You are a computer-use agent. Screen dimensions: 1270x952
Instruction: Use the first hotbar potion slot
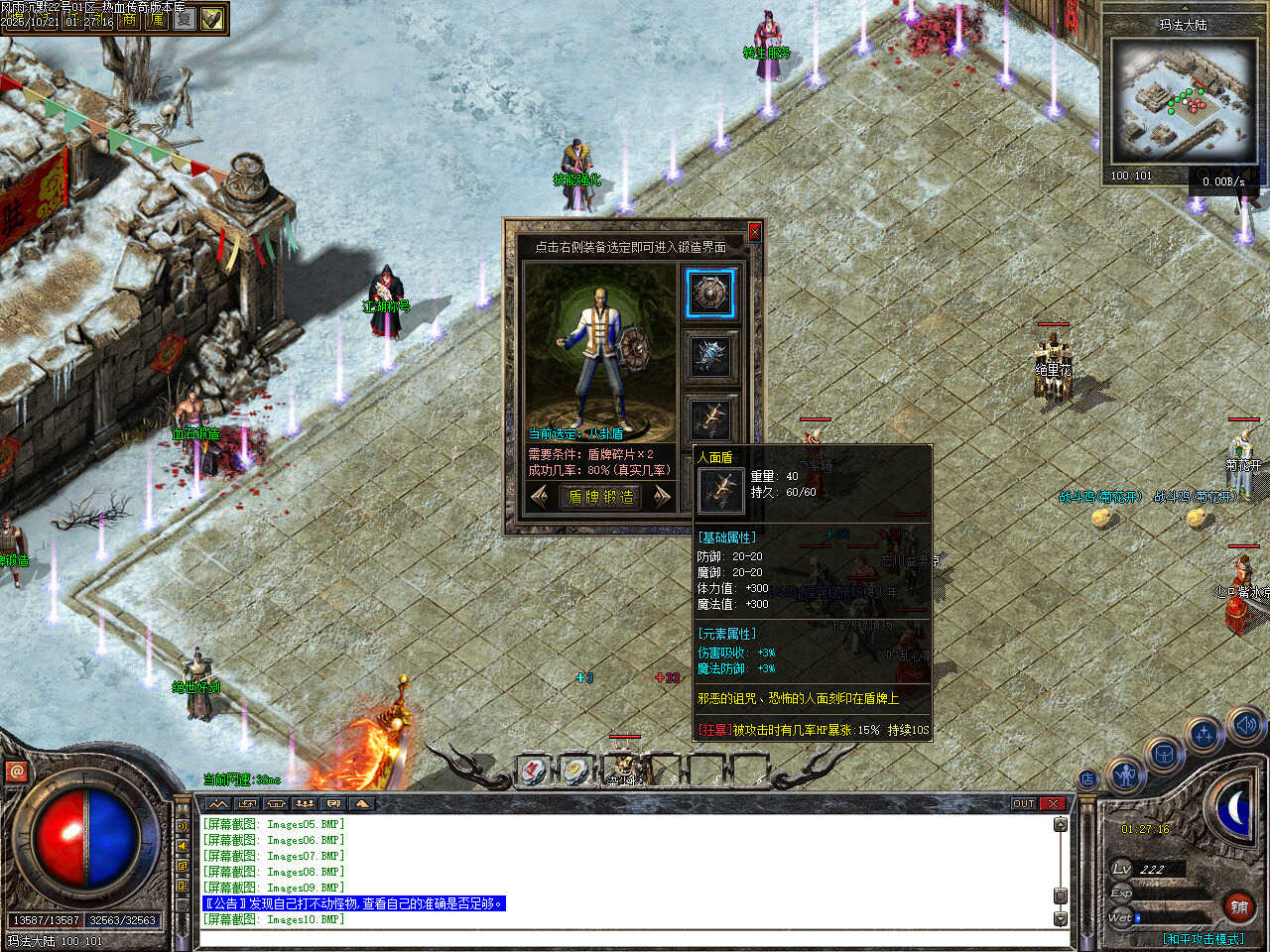534,770
